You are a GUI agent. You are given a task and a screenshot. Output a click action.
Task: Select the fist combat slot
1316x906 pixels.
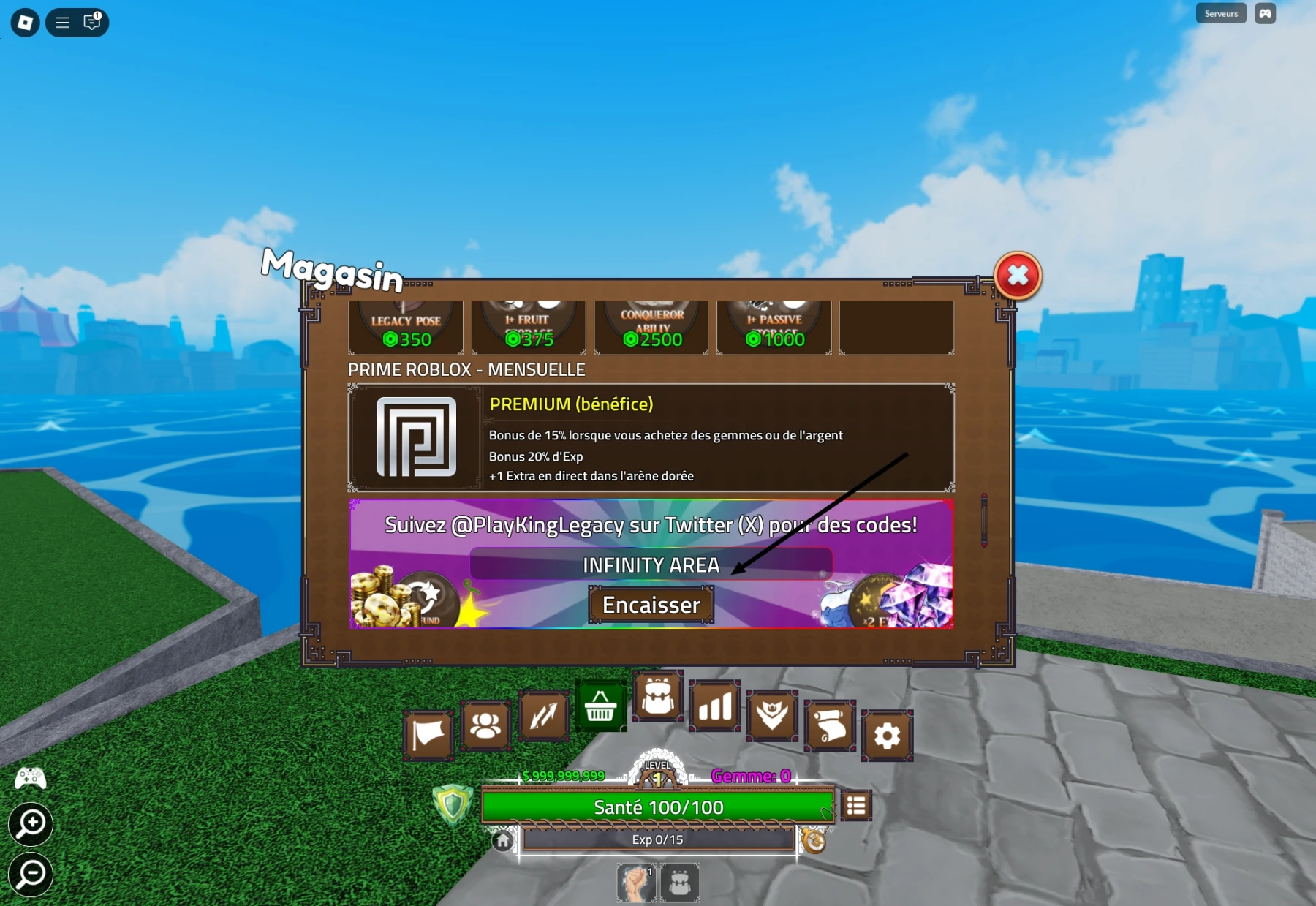click(x=637, y=880)
